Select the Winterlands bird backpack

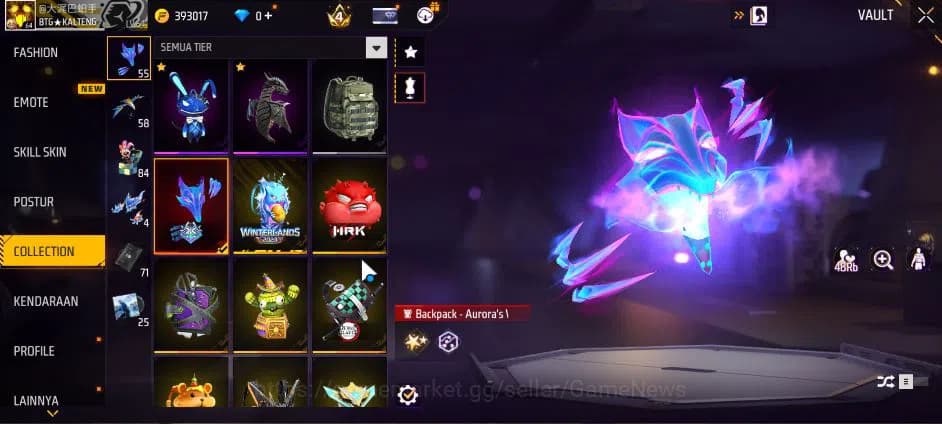(270, 205)
